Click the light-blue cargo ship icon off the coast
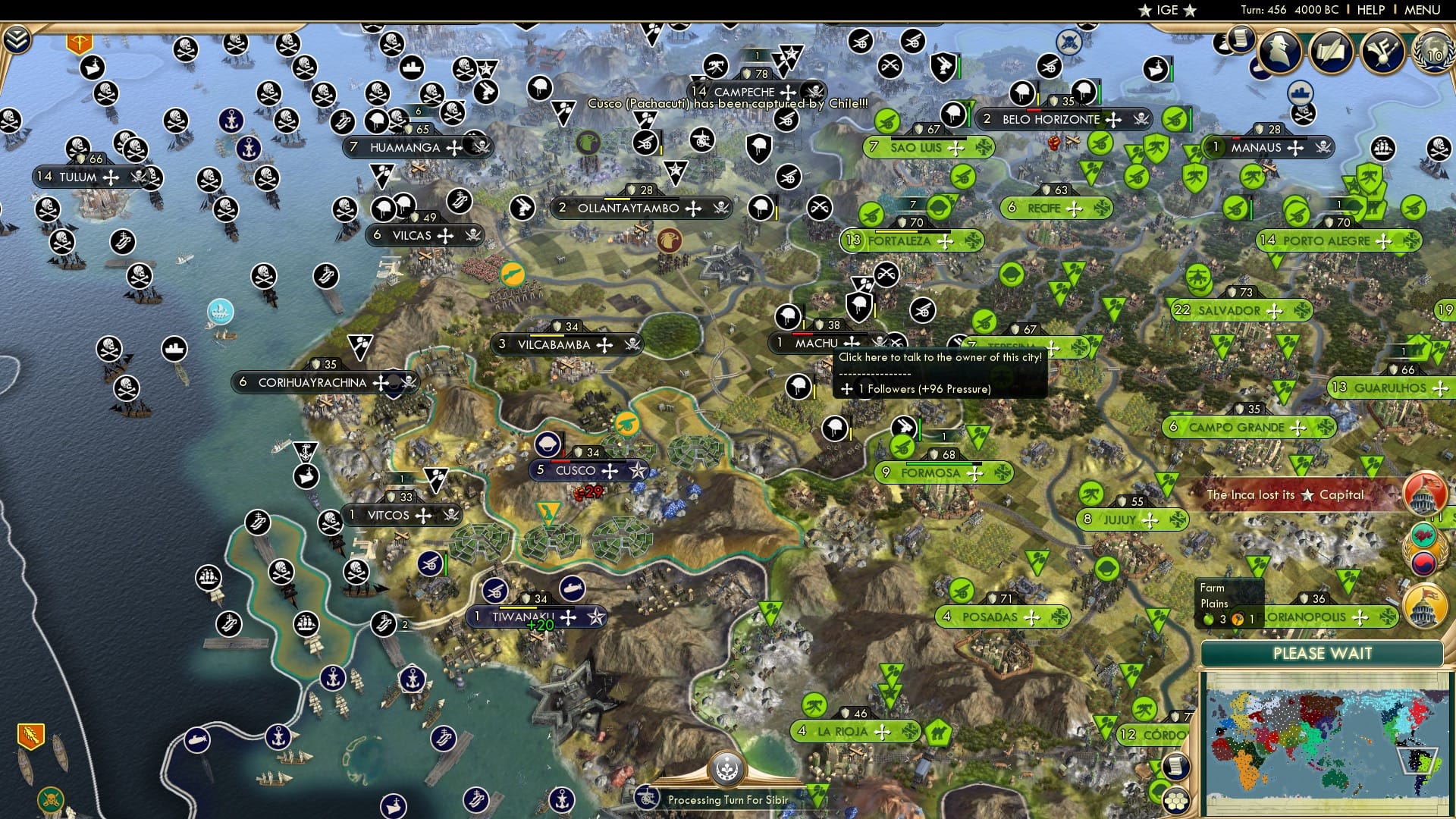 point(220,311)
